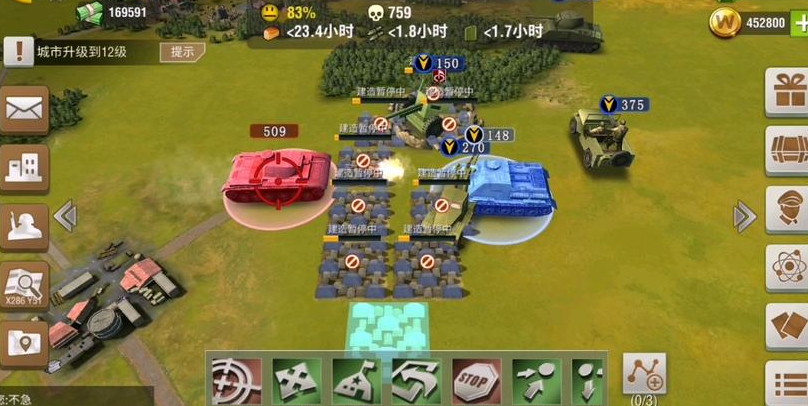The width and height of the screenshot is (808, 406).
Task: Choose the curved-arrows retreat command
Action: [x=417, y=381]
